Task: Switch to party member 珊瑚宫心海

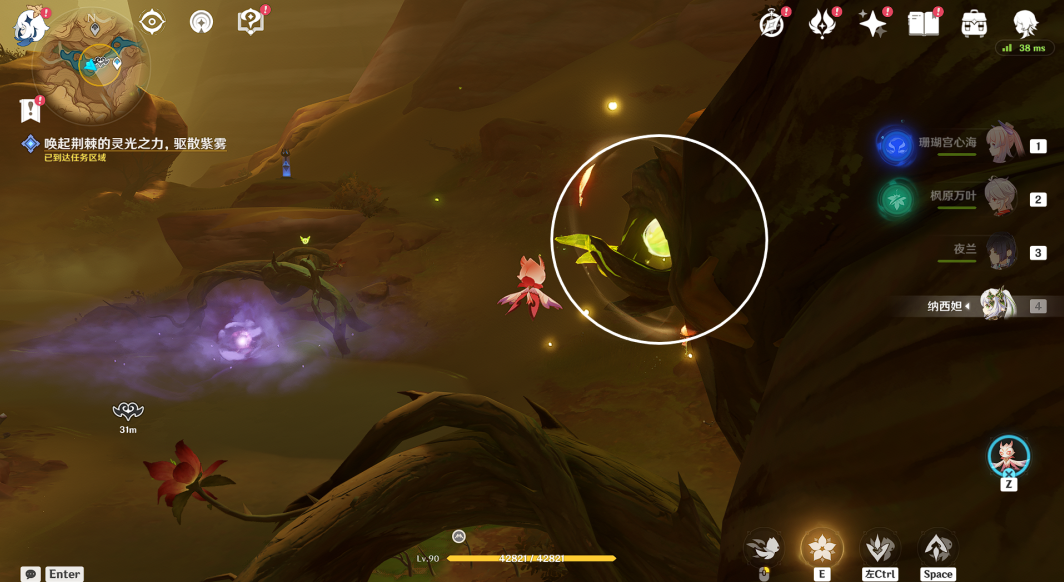Action: pos(1001,144)
